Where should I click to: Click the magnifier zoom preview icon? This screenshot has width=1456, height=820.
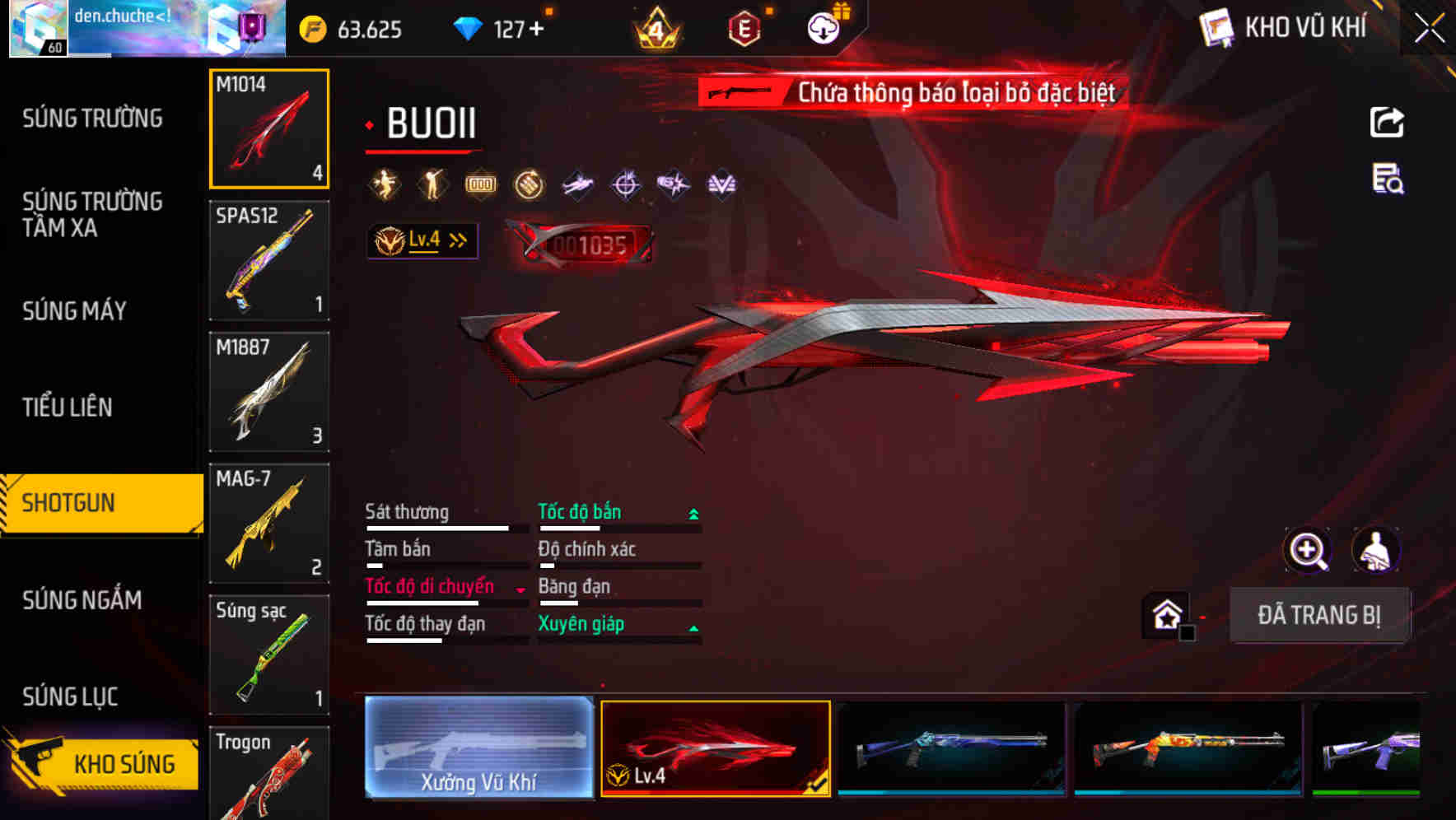point(1308,550)
